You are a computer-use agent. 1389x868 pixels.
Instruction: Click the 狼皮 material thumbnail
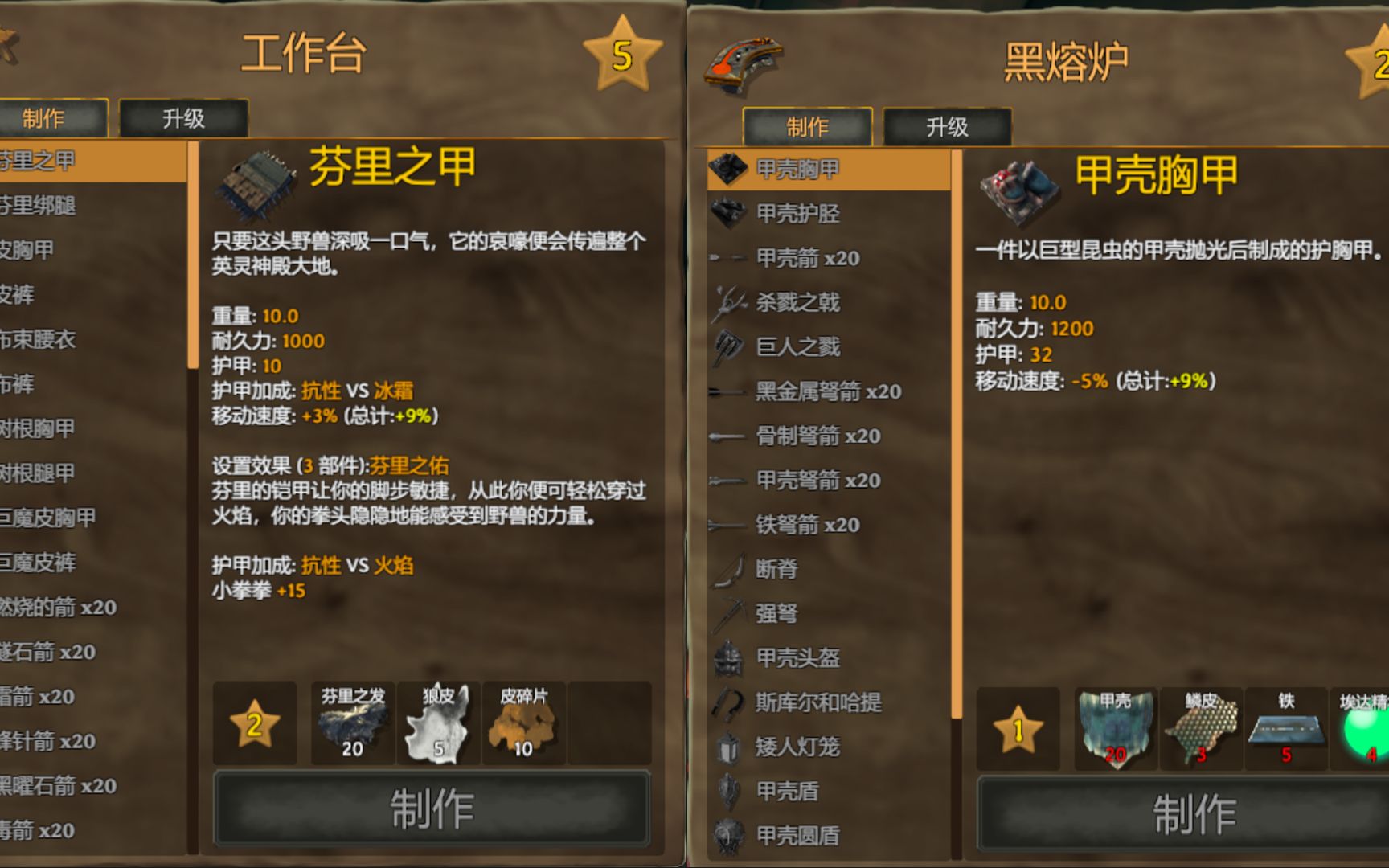pyautogui.click(x=438, y=722)
